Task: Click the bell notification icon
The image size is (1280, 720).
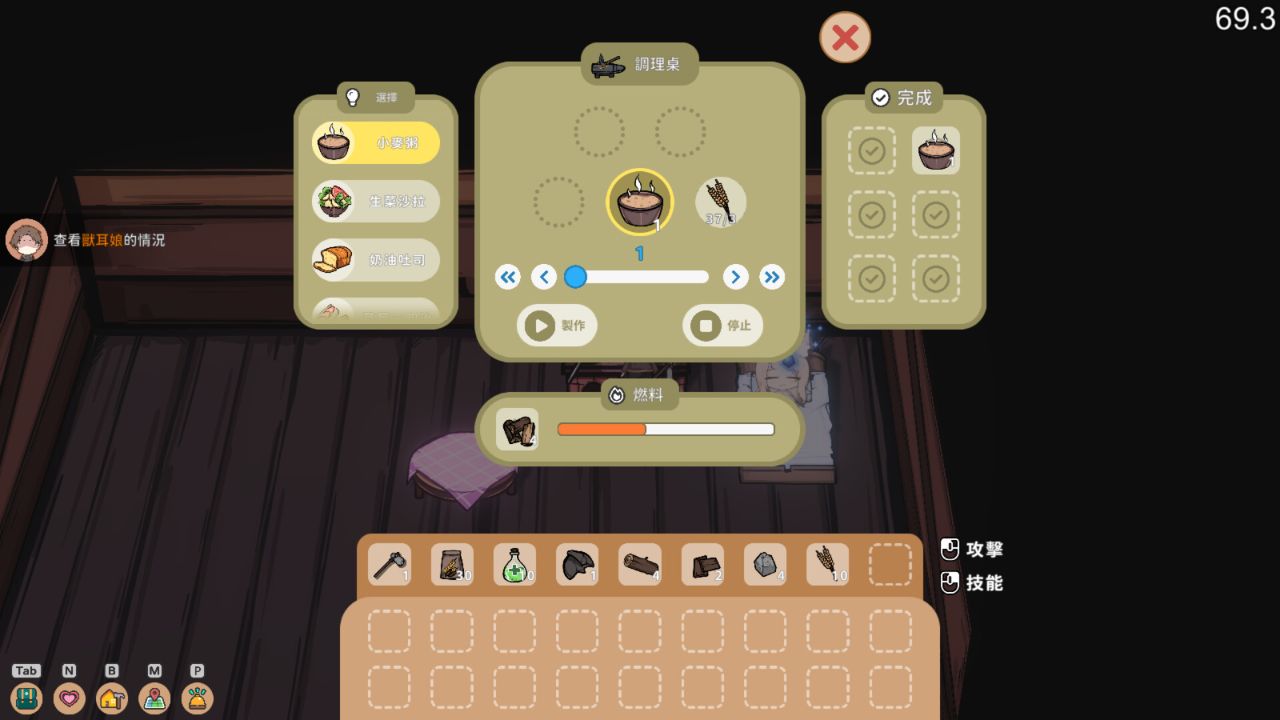Action: [x=196, y=698]
